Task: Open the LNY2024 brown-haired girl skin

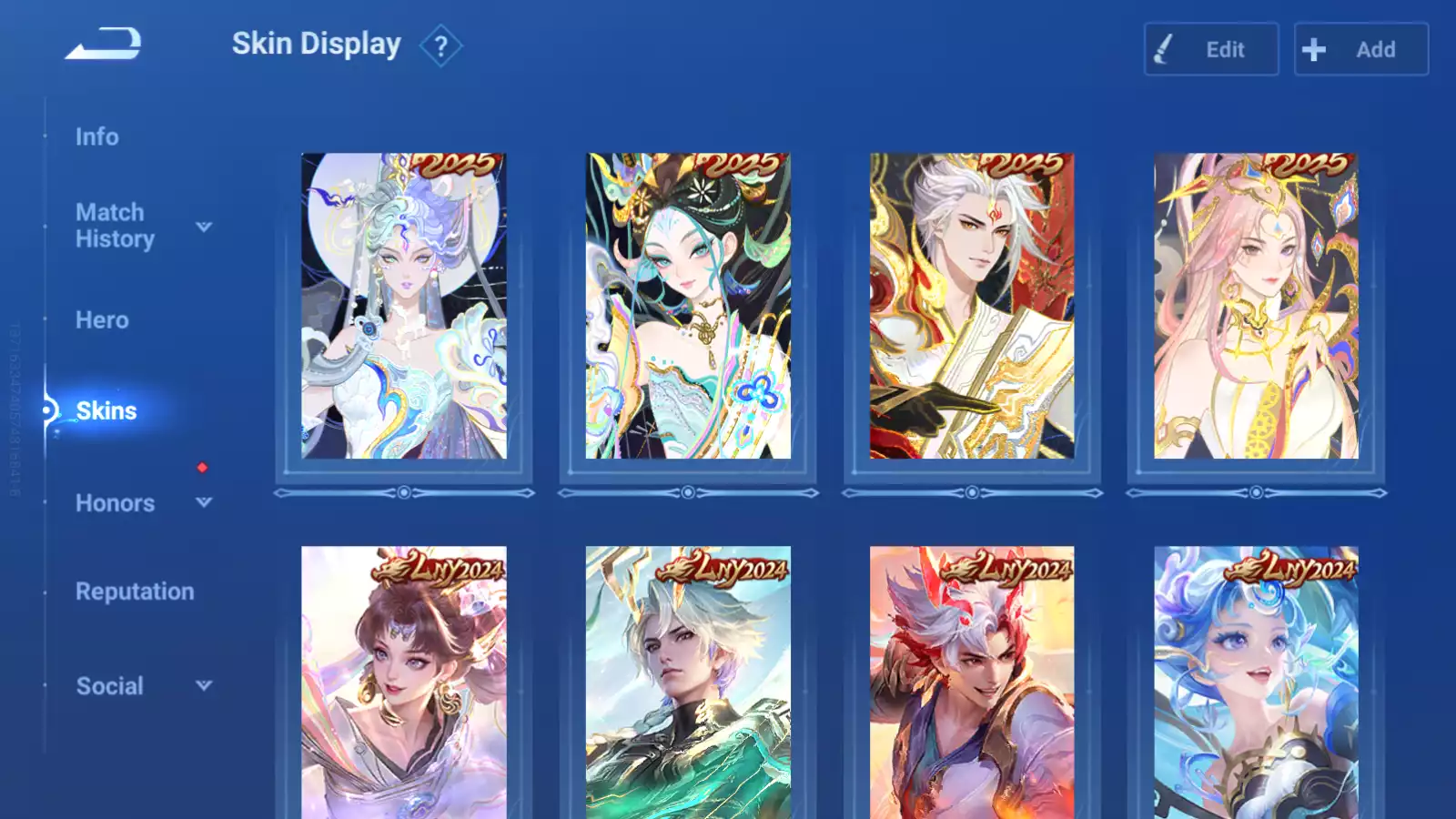Action: (x=404, y=682)
